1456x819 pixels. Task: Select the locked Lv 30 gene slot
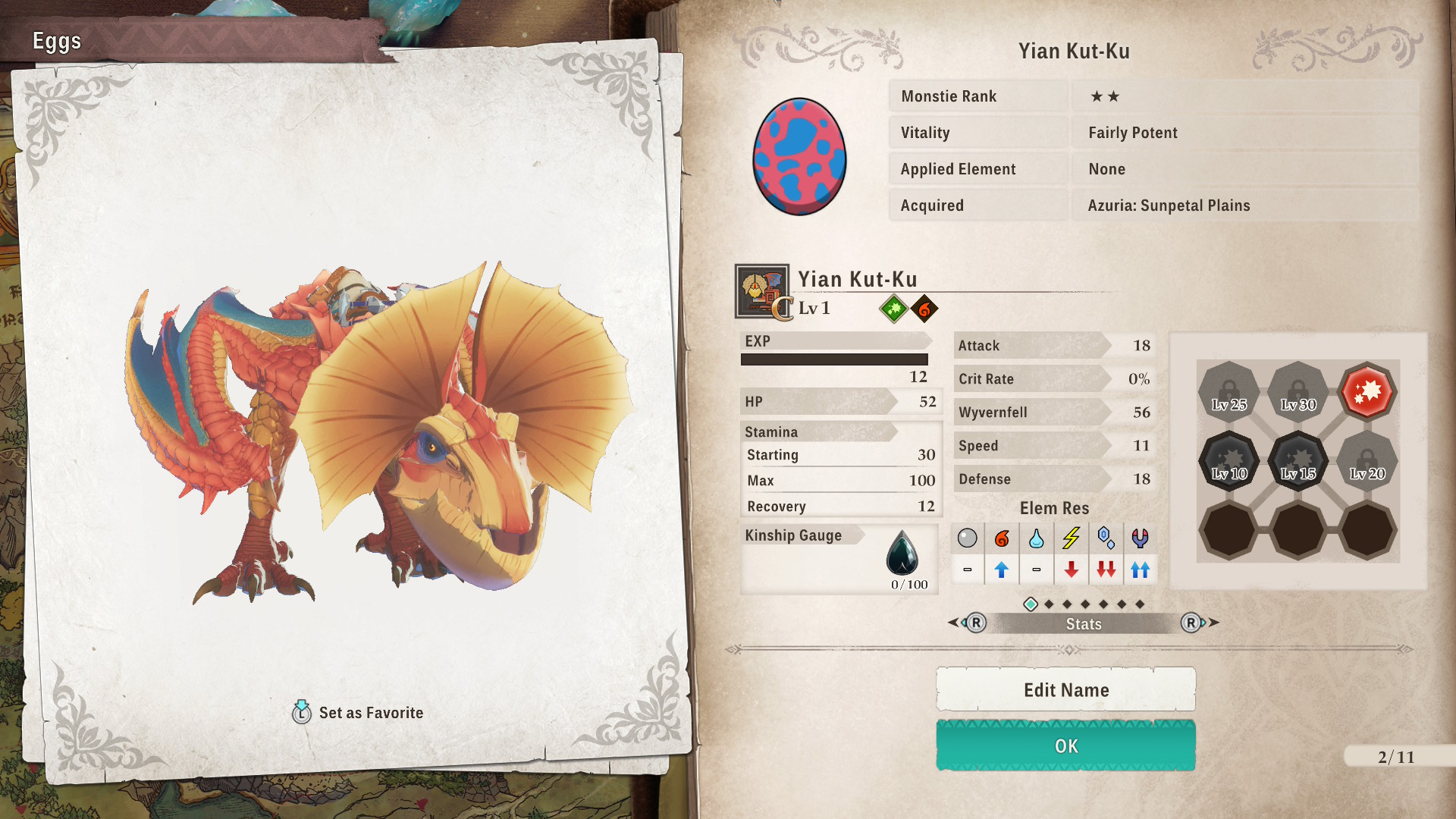tap(1298, 392)
